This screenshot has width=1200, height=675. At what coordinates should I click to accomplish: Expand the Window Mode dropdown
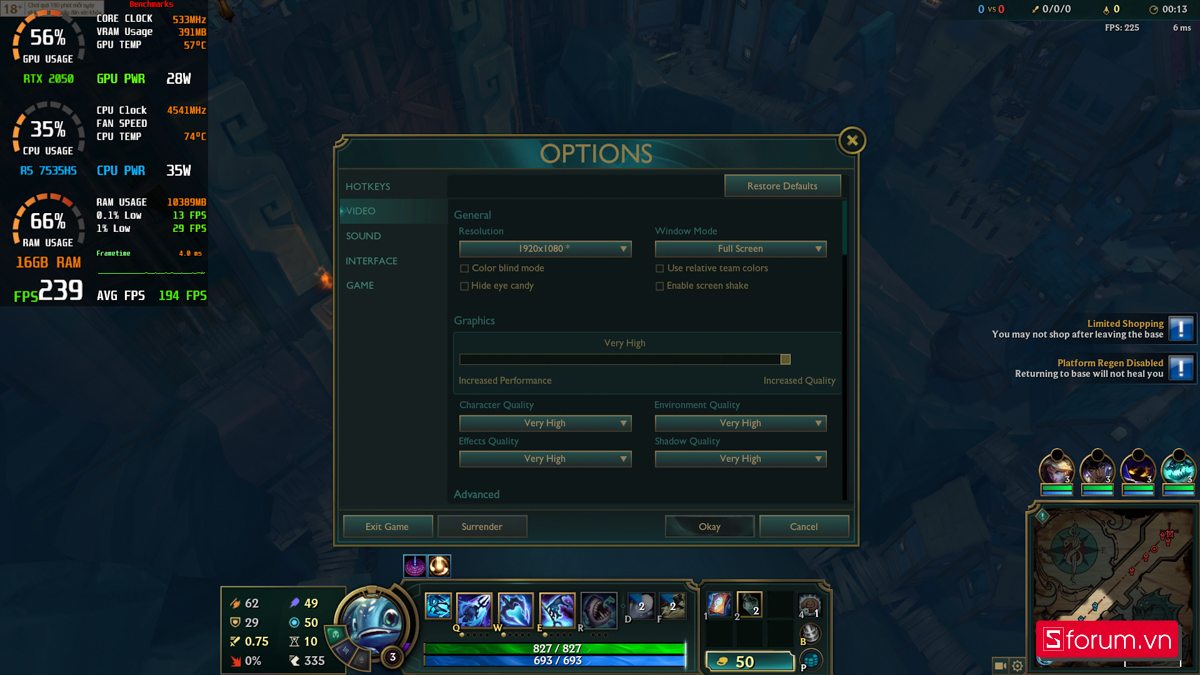click(x=740, y=249)
